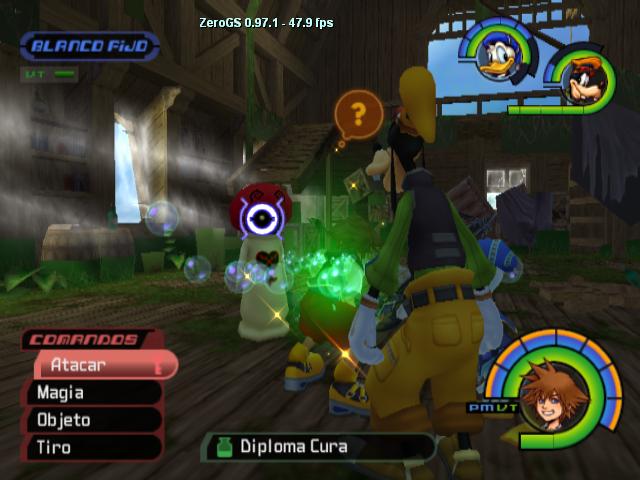This screenshot has height=480, width=640.
Task: Click Goofy's party portrait
Action: (x=580, y=78)
